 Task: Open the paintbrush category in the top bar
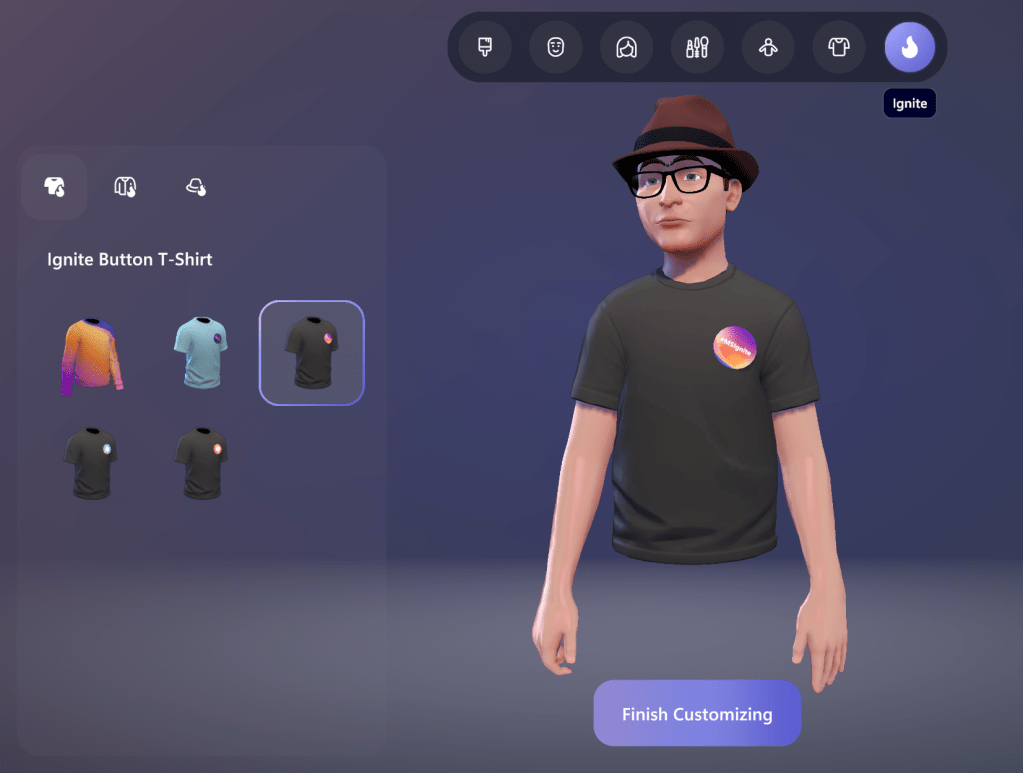[x=485, y=47]
